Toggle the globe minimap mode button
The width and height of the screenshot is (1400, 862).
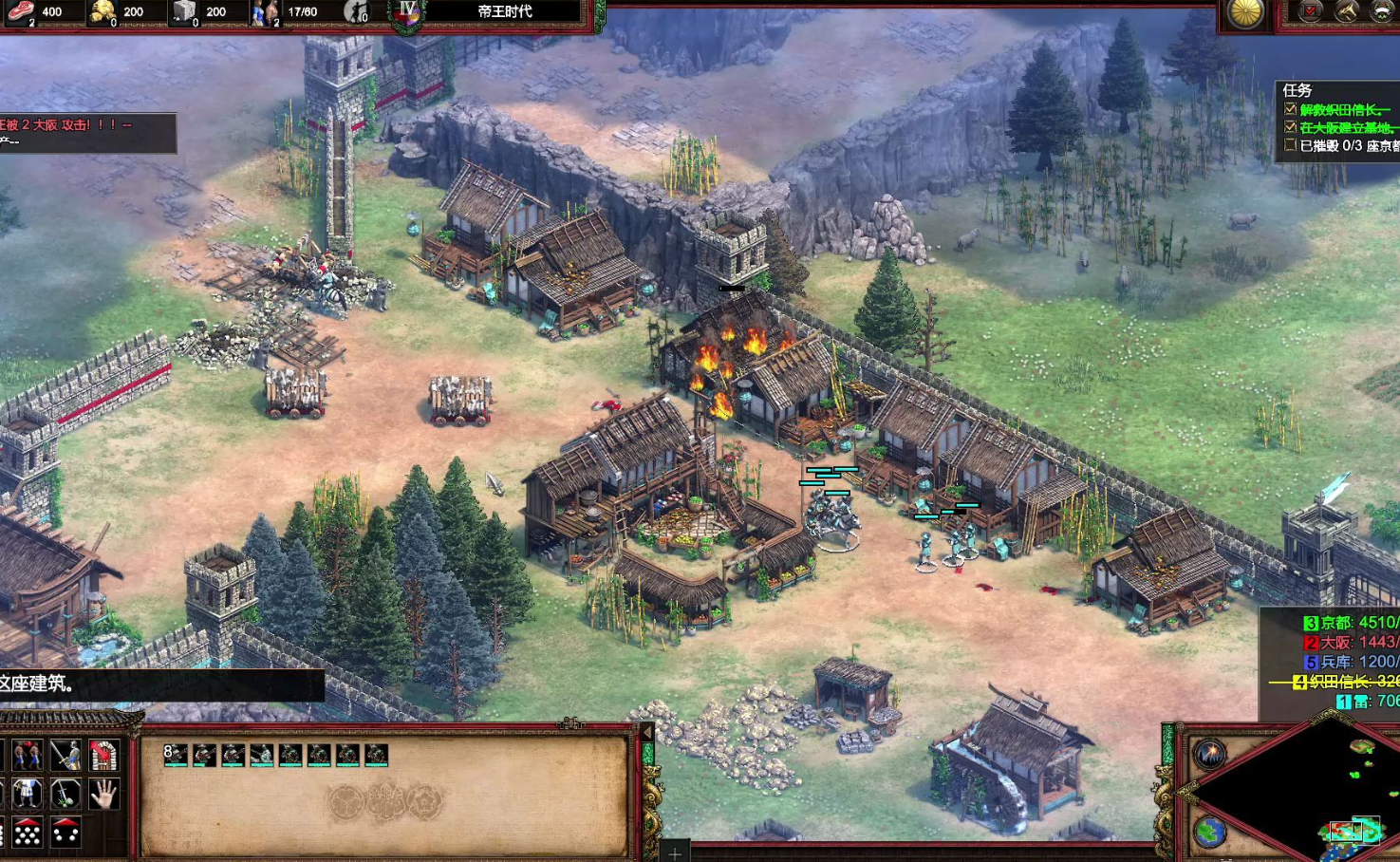[1210, 832]
